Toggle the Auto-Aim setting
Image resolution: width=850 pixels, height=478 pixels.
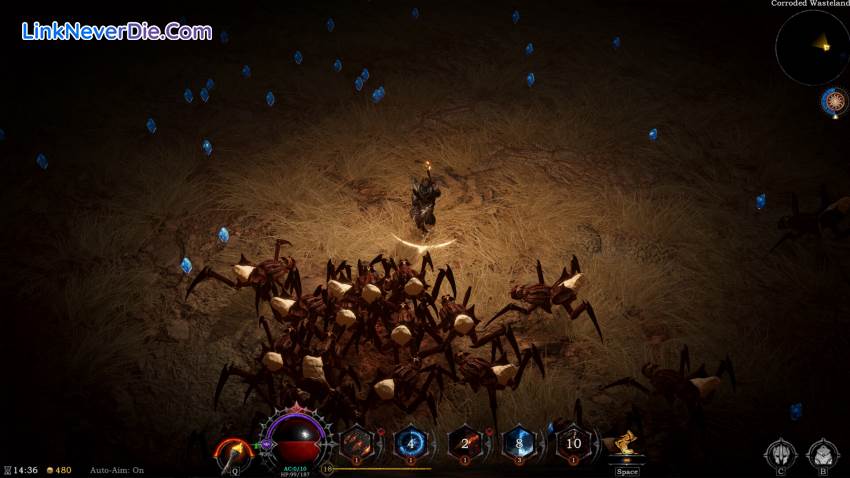point(117,470)
